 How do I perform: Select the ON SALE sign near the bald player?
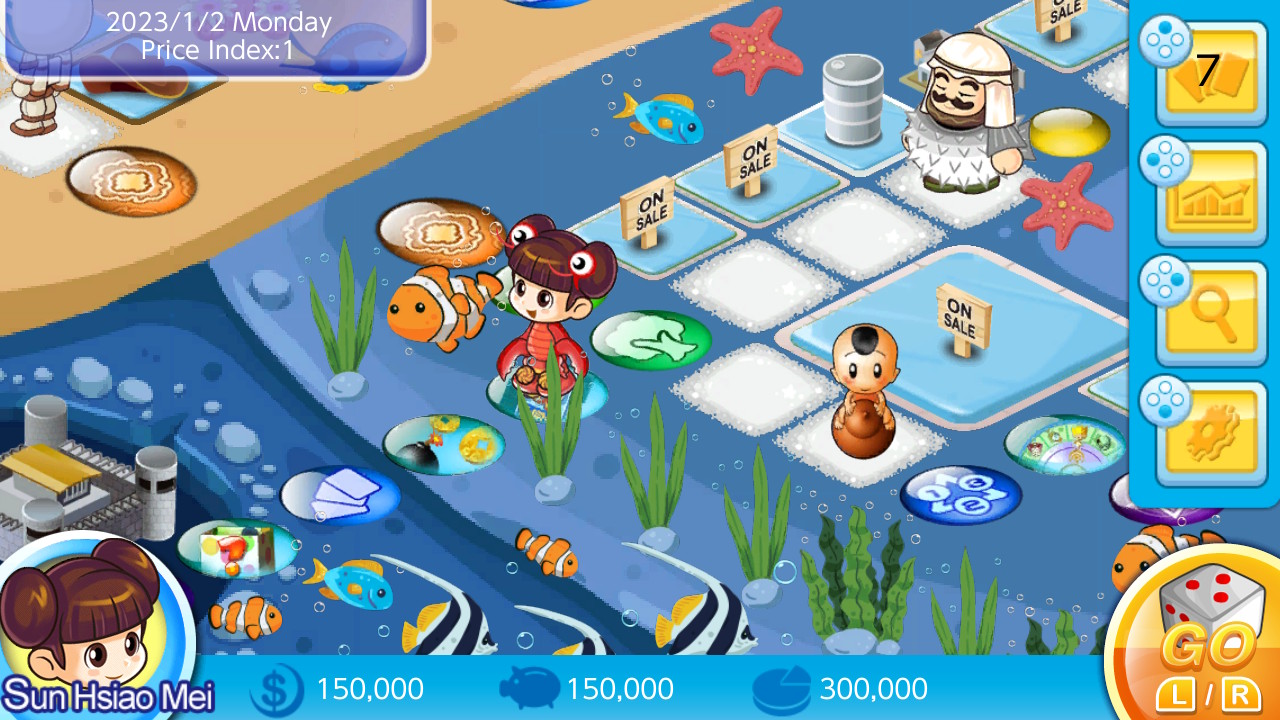tap(963, 313)
